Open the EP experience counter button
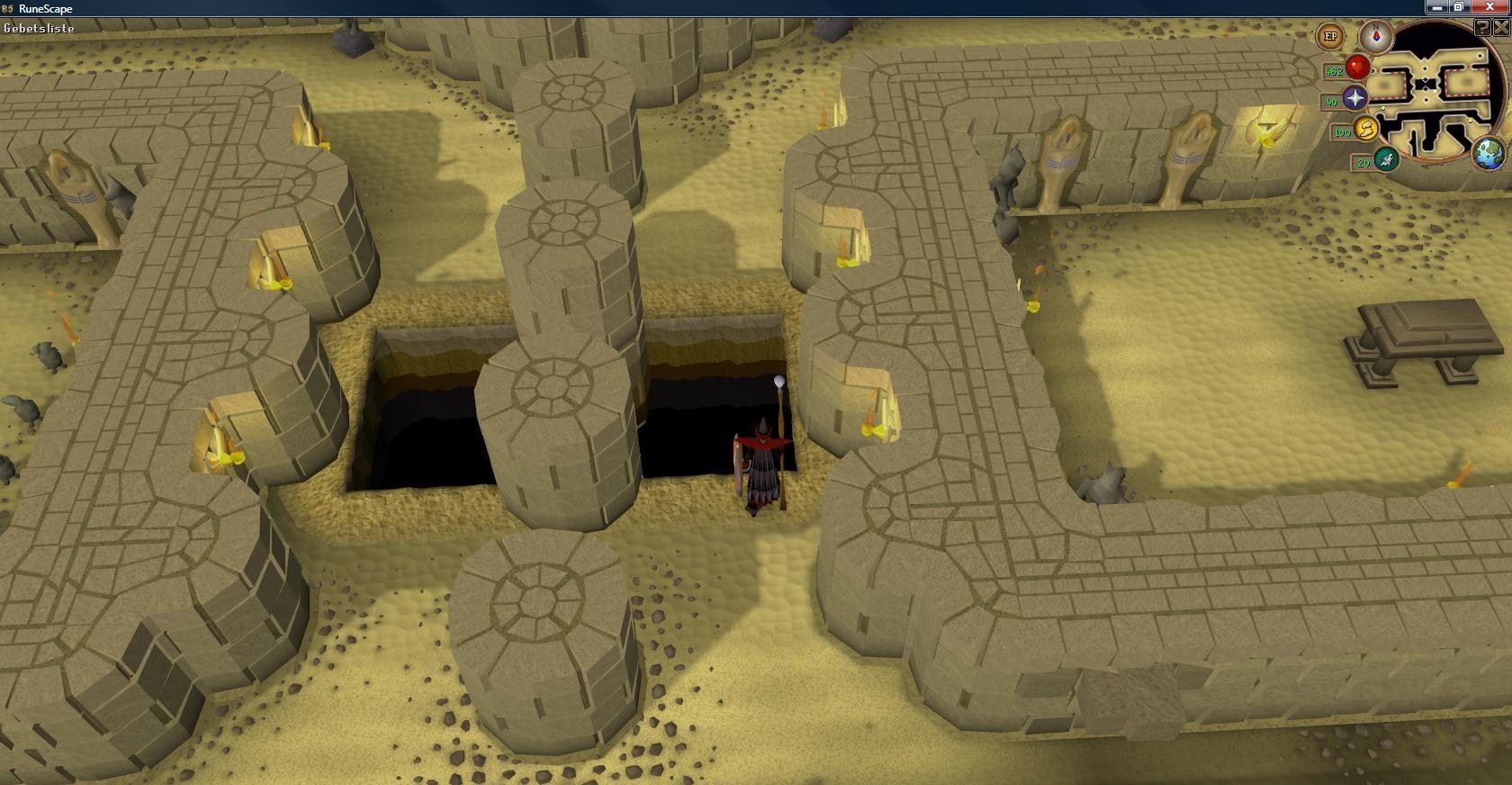1512x785 pixels. (x=1330, y=37)
